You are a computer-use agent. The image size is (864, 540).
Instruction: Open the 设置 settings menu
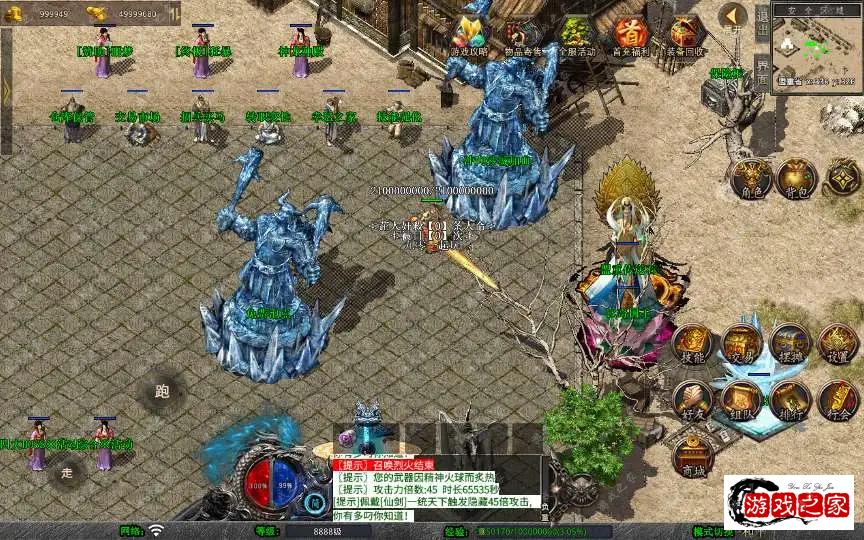[x=838, y=343]
